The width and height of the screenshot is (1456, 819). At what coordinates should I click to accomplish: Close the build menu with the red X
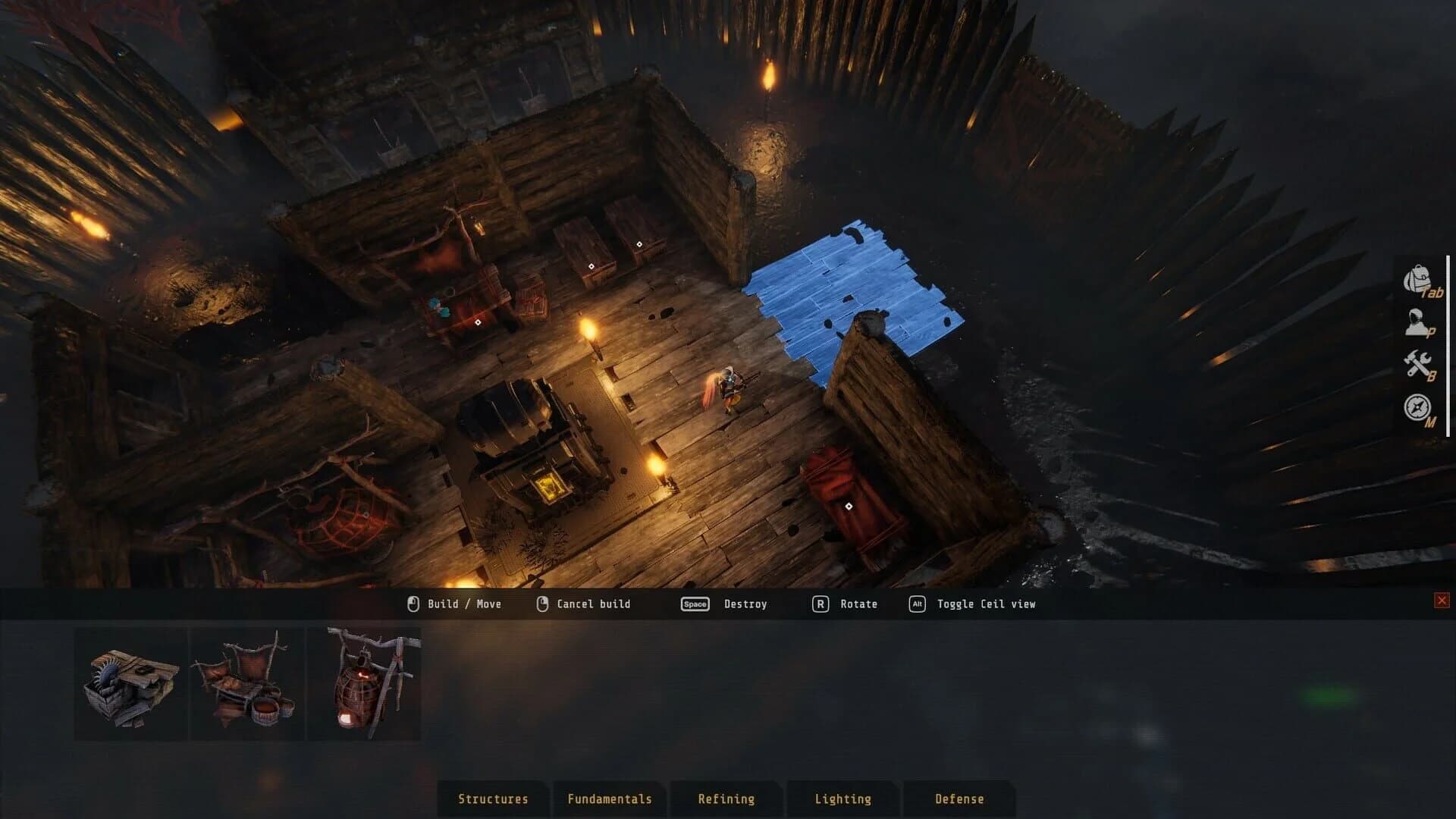click(1440, 598)
